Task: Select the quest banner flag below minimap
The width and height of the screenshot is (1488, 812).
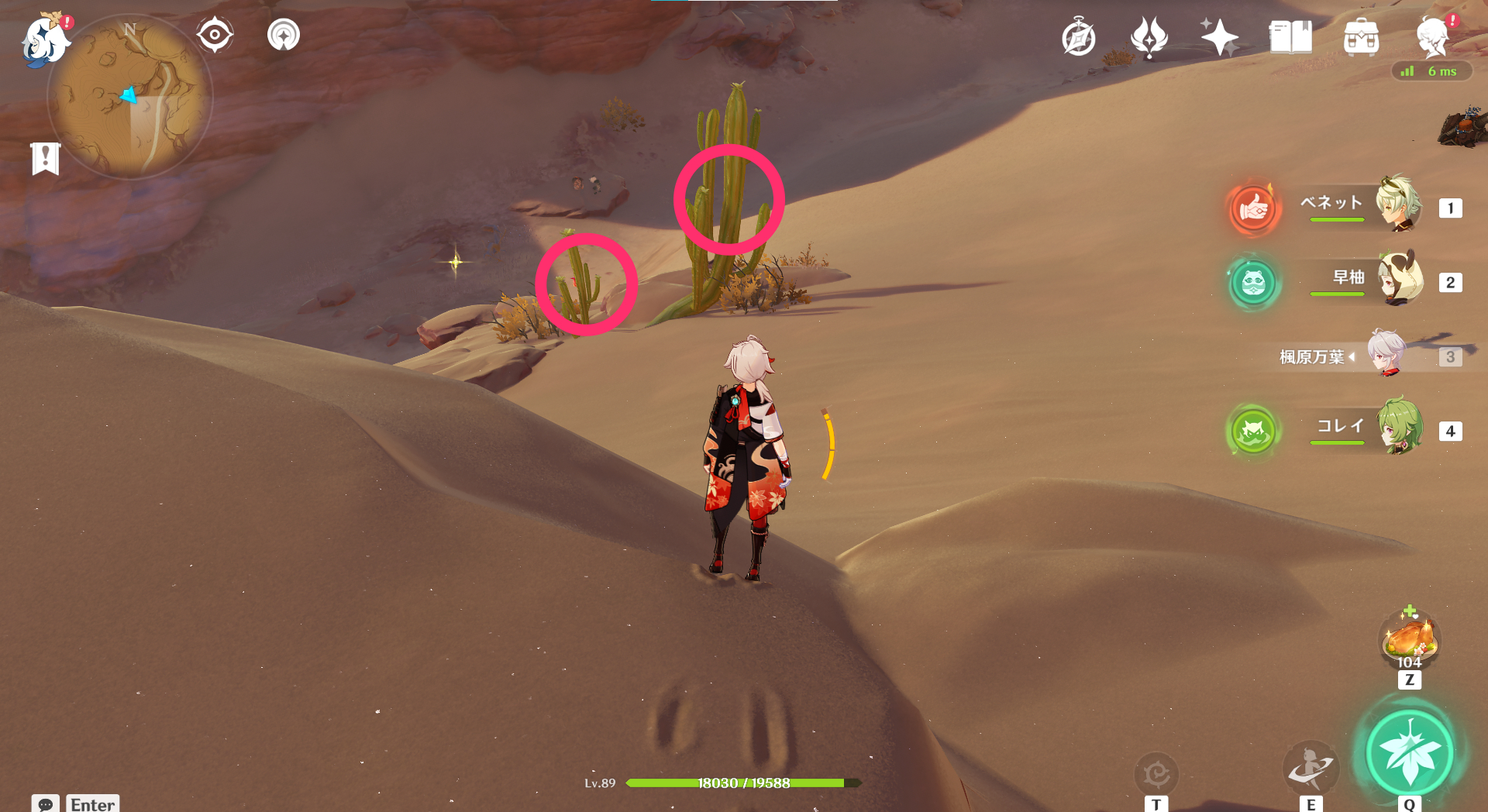Action: pos(46,157)
